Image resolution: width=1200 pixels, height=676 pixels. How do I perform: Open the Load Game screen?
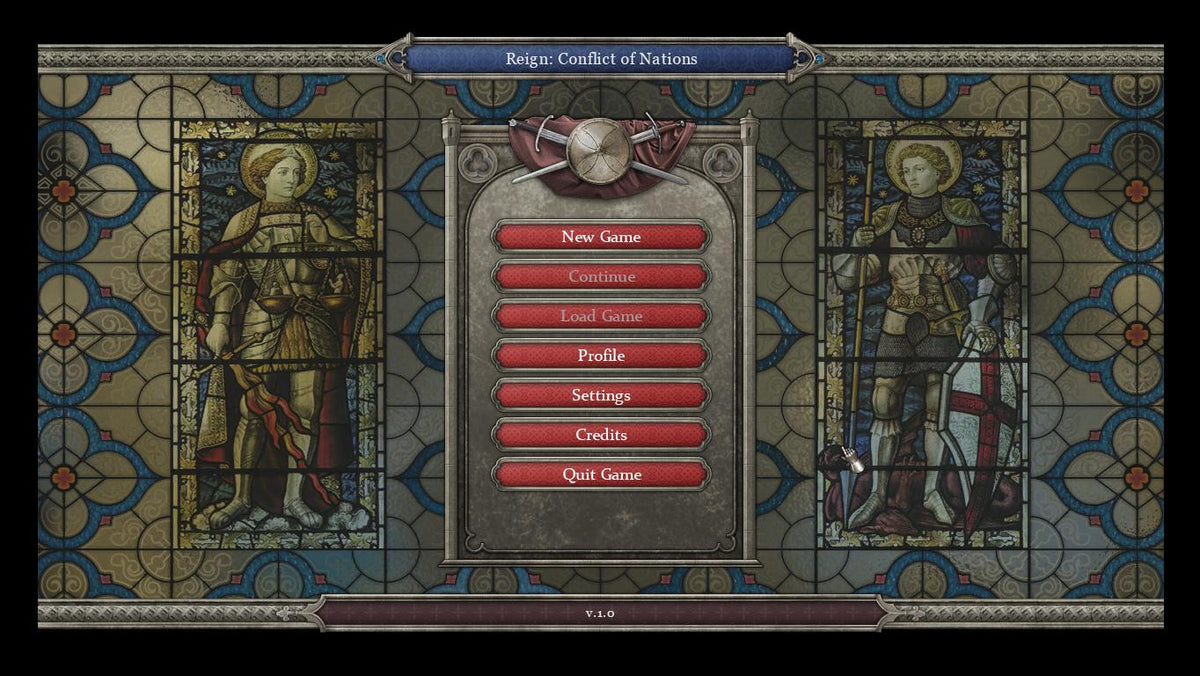601,316
